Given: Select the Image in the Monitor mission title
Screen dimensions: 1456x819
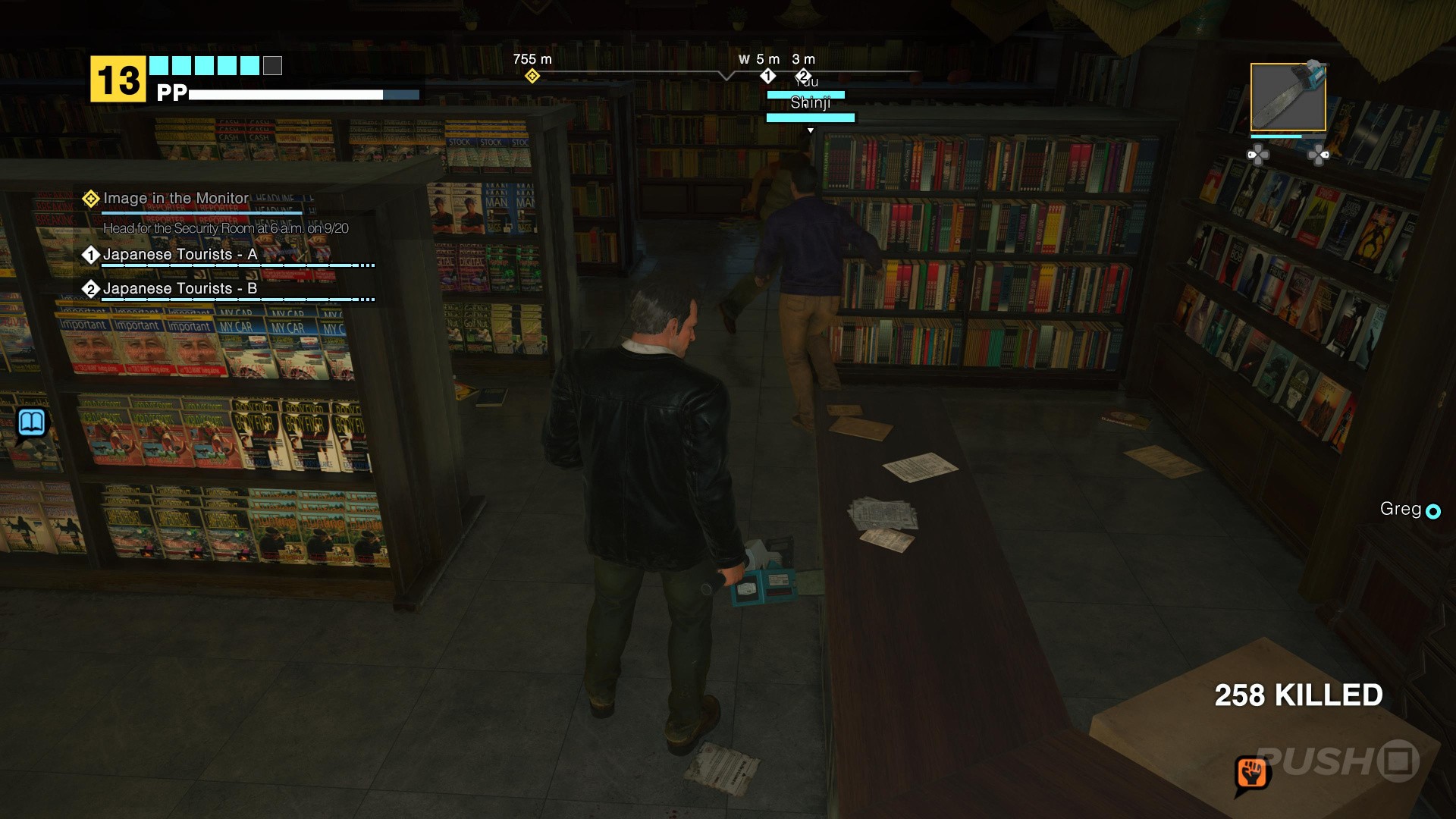Looking at the screenshot, I should point(174,198).
